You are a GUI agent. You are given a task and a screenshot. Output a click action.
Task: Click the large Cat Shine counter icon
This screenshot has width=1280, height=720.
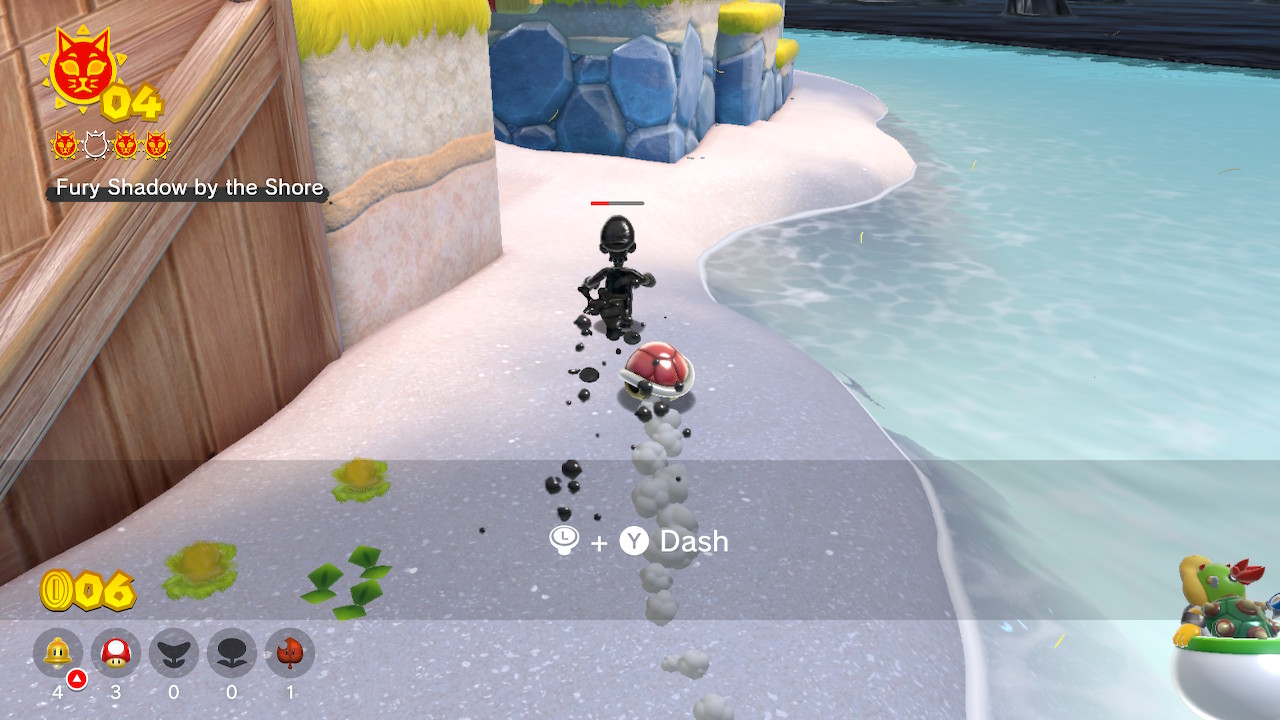click(82, 68)
